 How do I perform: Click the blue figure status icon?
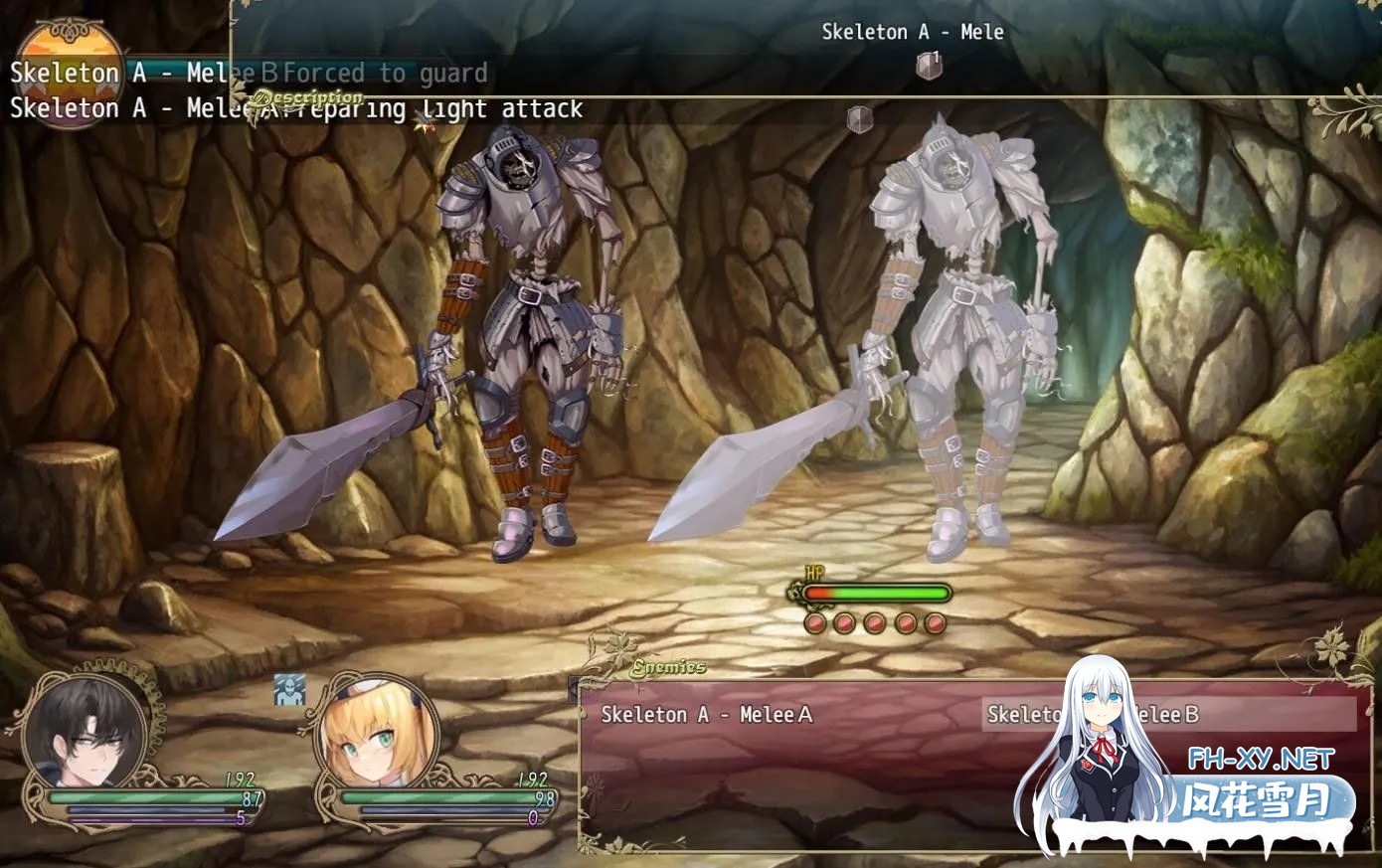click(x=289, y=690)
